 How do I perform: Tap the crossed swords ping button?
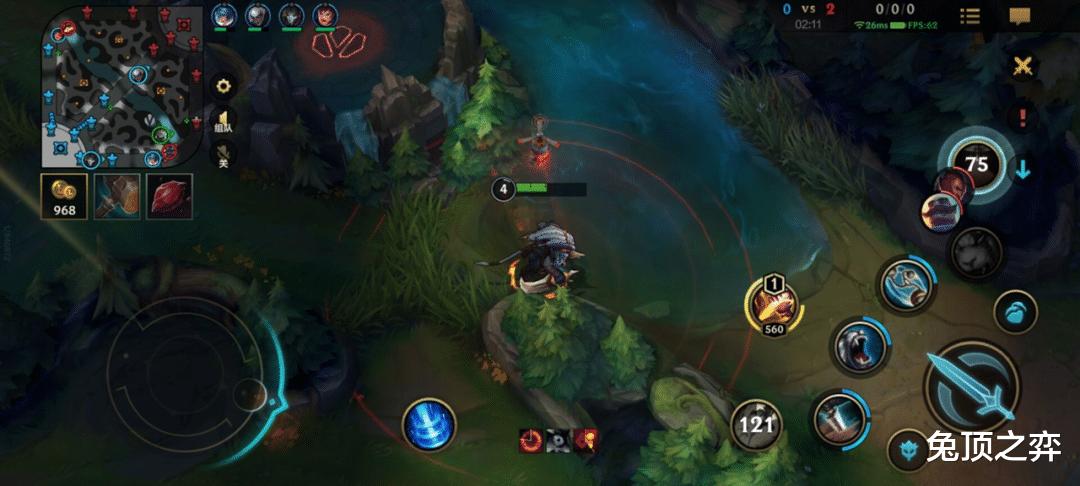point(1022,67)
